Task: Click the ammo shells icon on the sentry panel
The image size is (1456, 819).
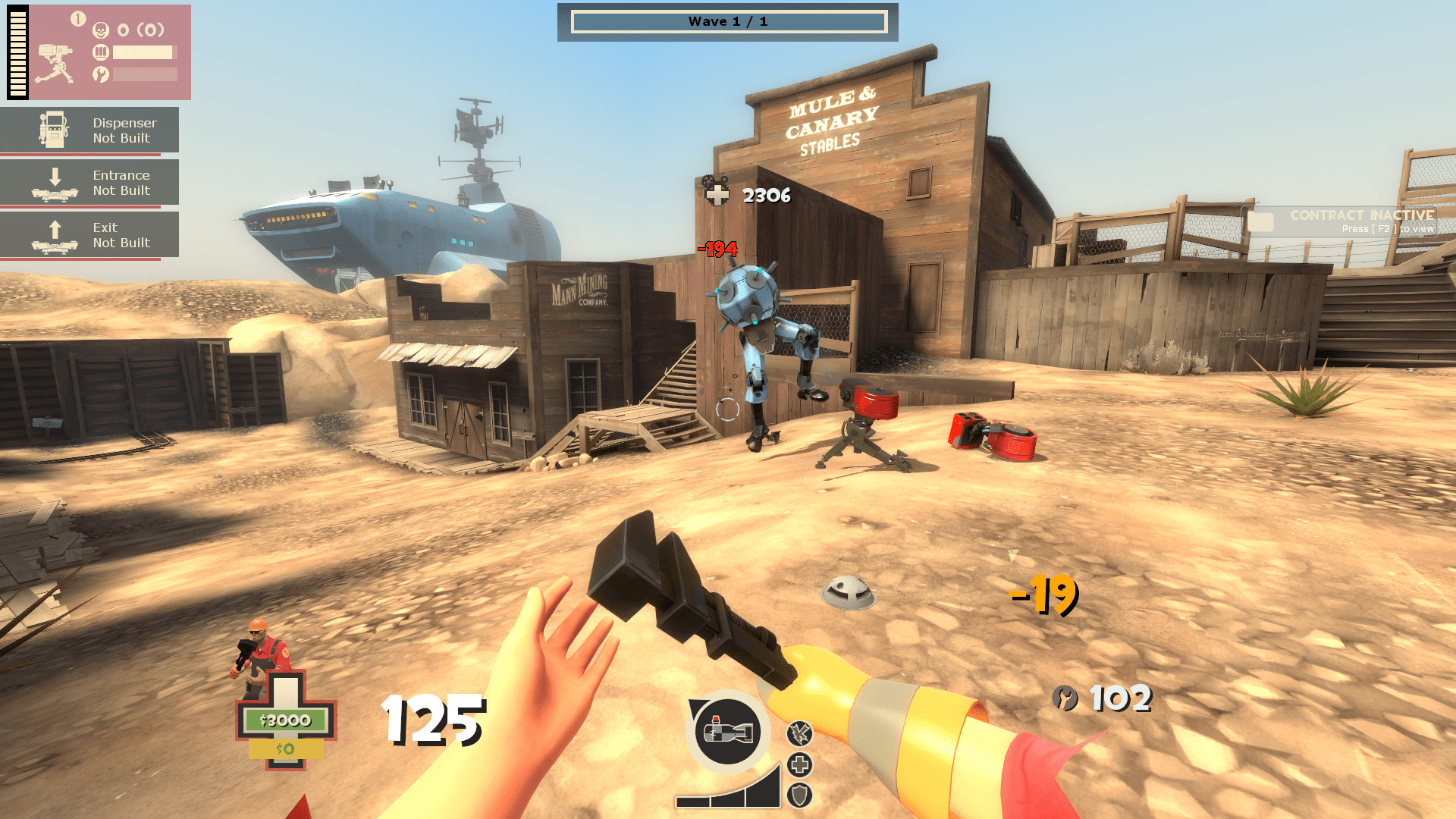Action: pyautogui.click(x=100, y=53)
